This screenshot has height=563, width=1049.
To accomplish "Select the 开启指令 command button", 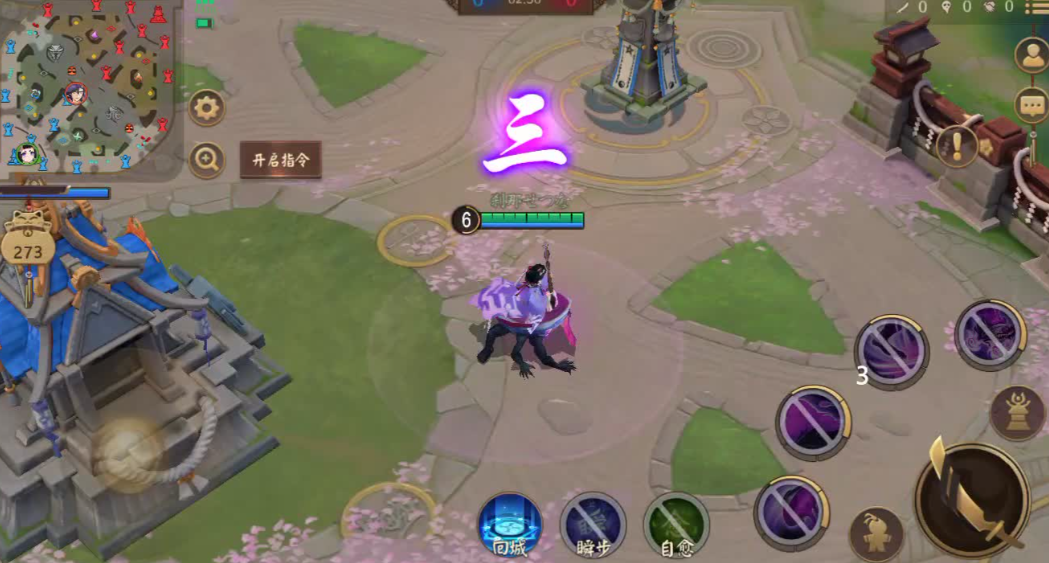I will click(281, 160).
